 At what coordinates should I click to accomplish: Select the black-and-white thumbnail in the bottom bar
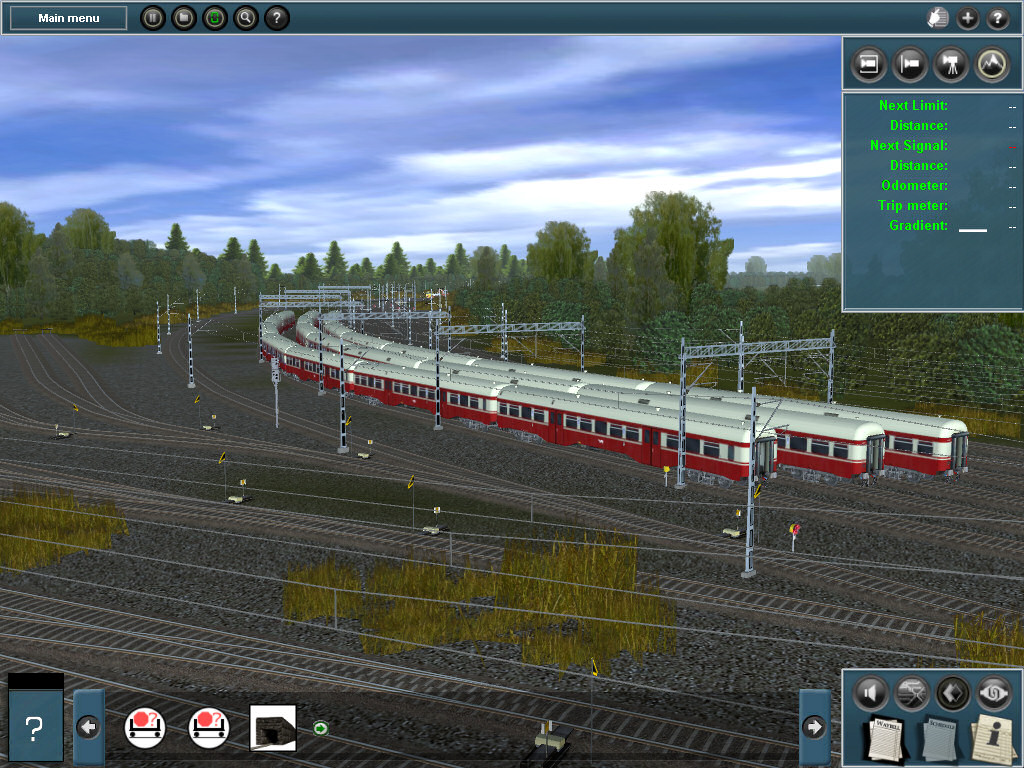[x=272, y=727]
